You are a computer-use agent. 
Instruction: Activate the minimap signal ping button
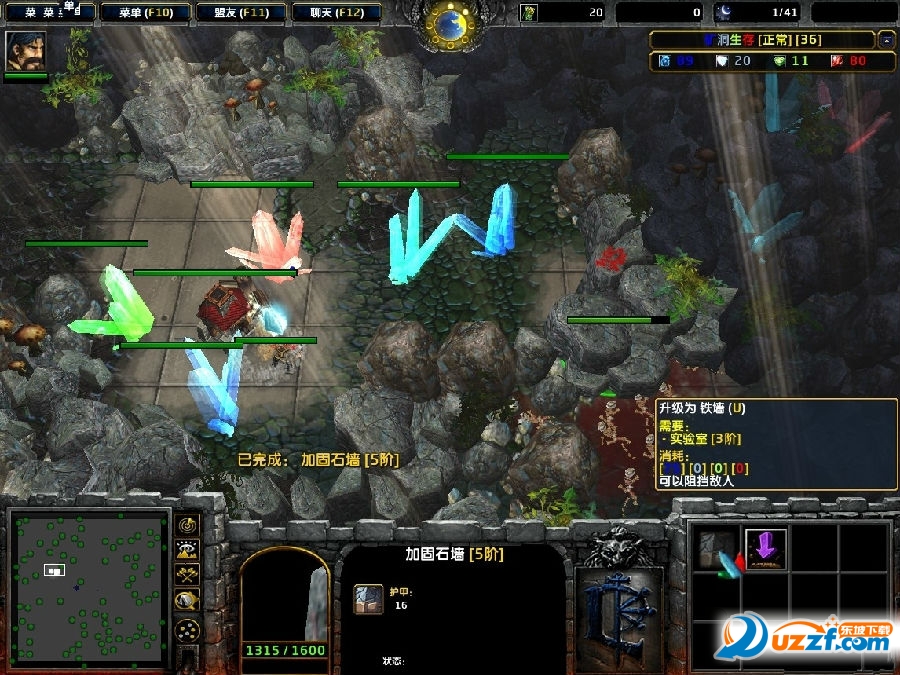pos(187,524)
